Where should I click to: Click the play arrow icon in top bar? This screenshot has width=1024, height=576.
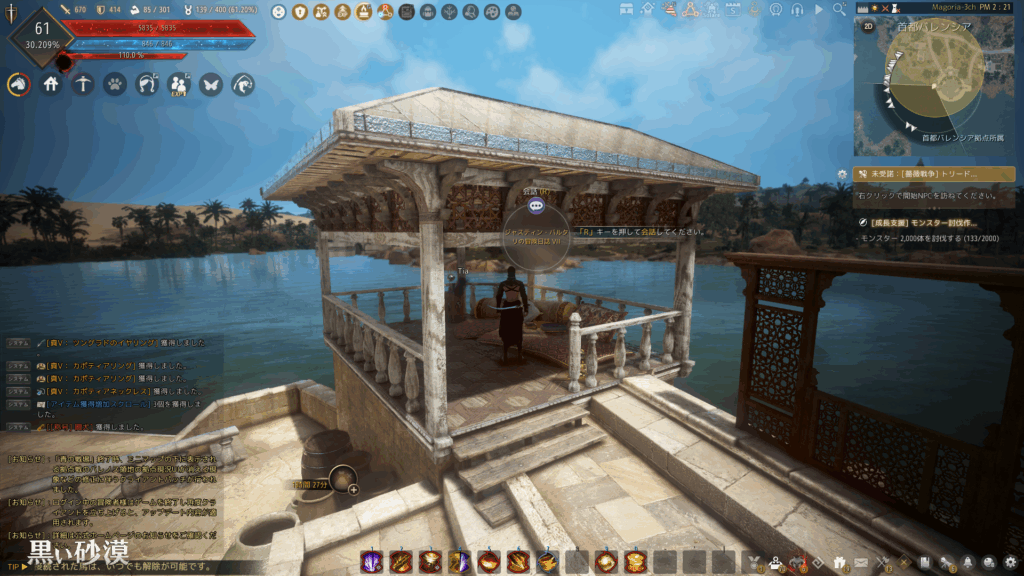(820, 9)
